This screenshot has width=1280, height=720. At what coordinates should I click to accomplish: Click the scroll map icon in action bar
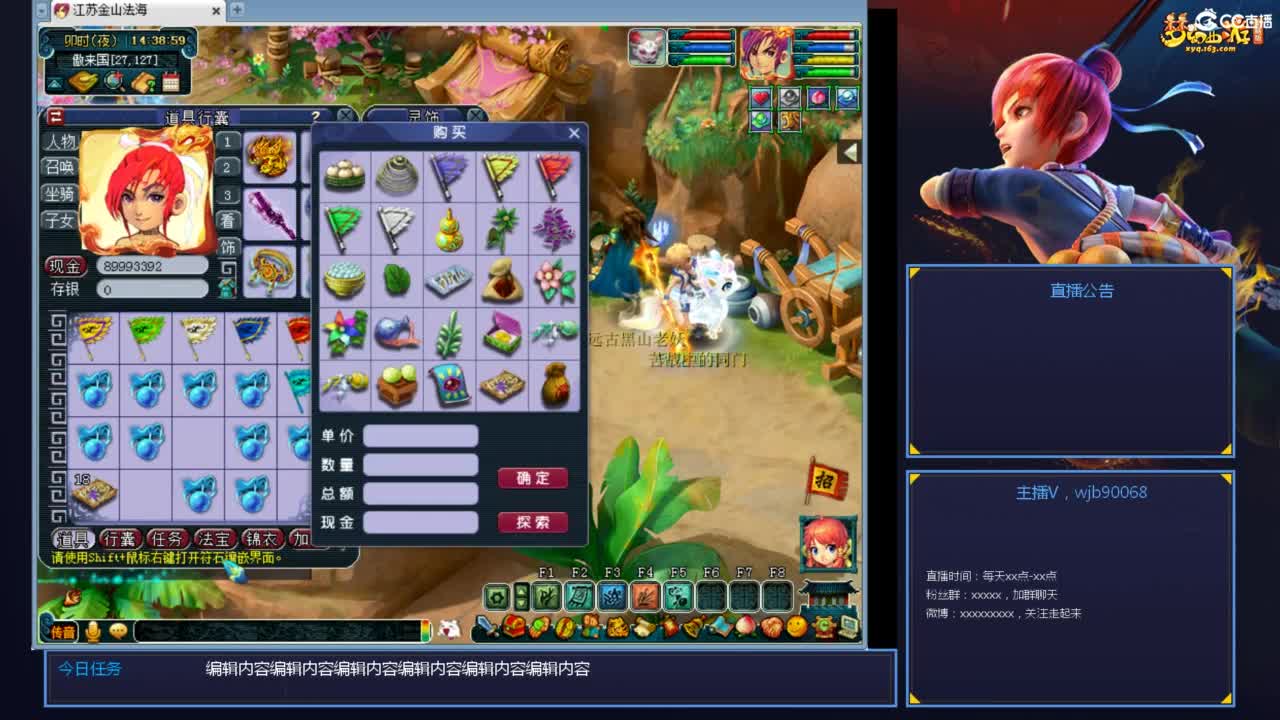[719, 628]
